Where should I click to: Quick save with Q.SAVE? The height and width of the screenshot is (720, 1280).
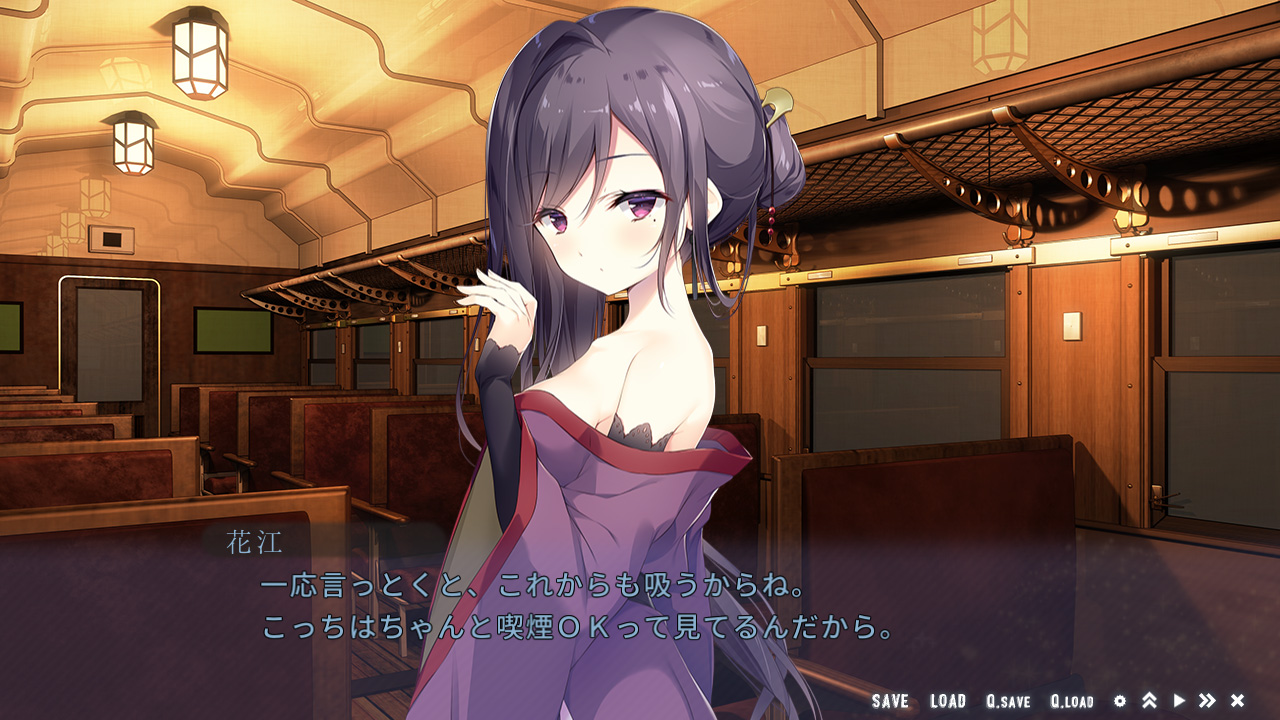[1008, 701]
